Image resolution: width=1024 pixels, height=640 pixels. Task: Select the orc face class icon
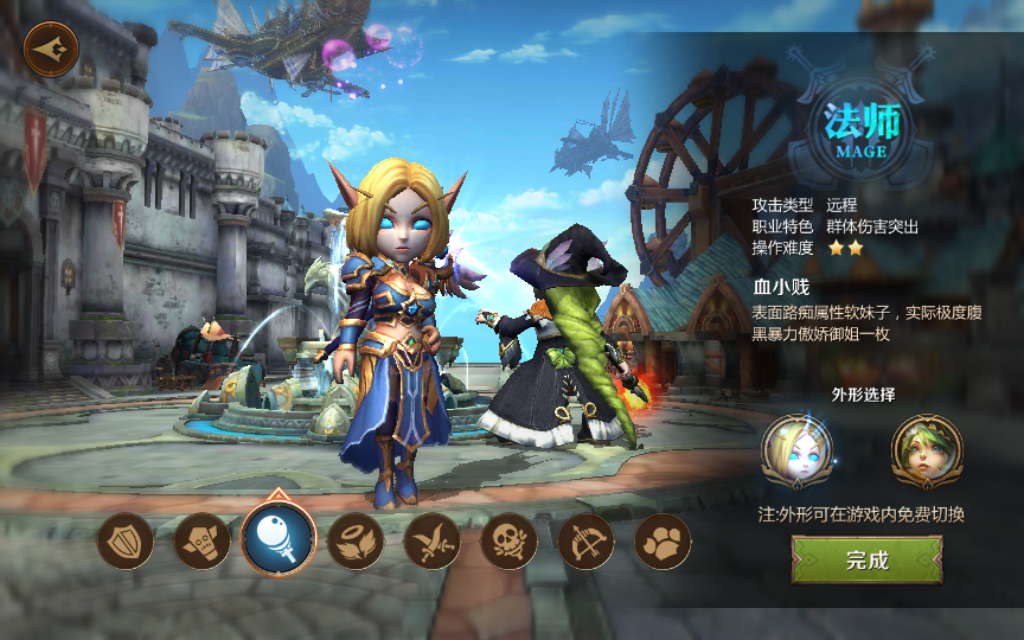click(x=202, y=541)
